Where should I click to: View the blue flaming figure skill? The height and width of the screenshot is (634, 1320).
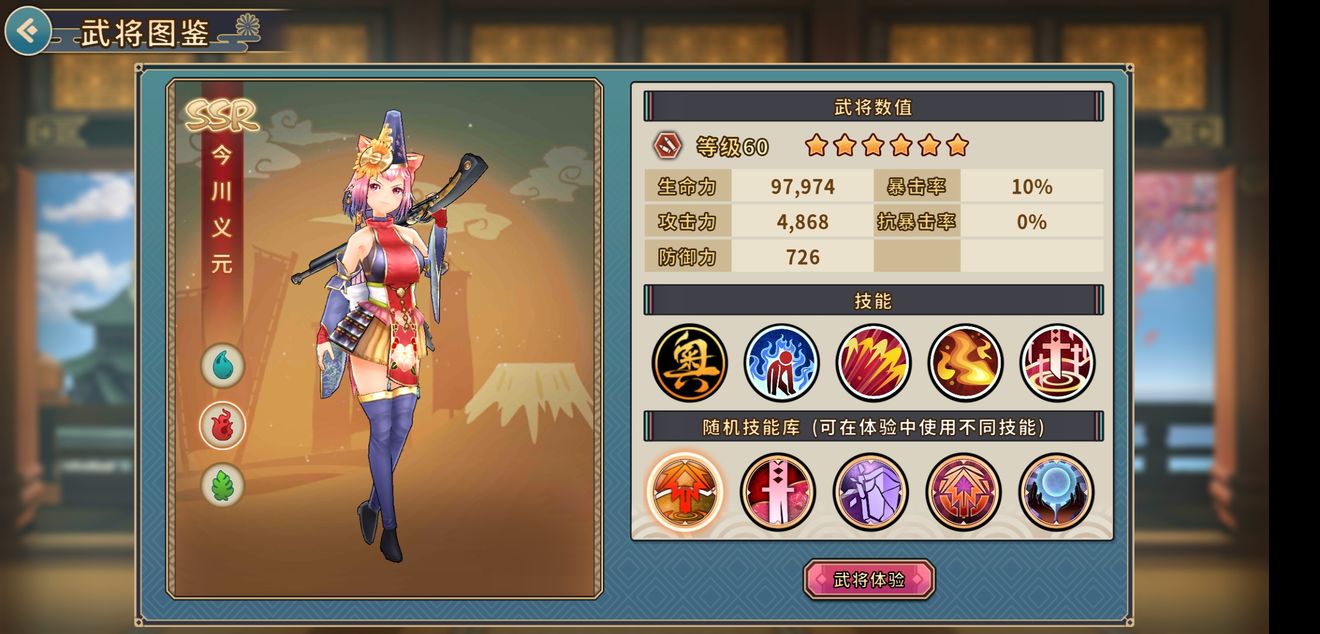782,362
